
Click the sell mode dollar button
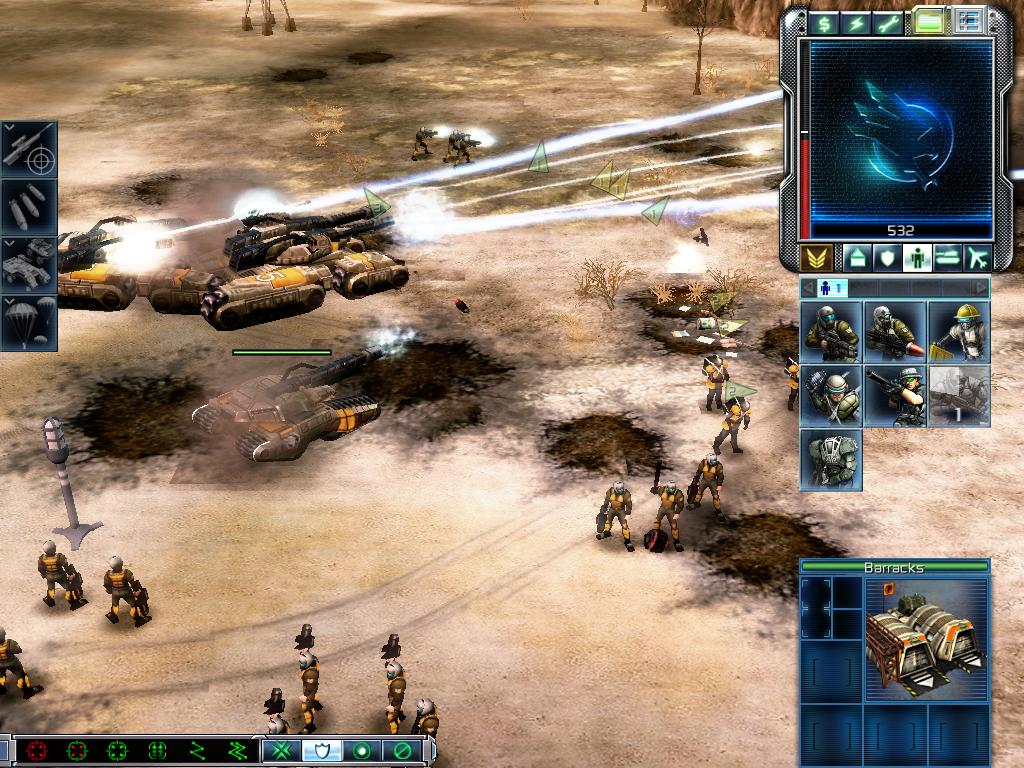pyautogui.click(x=824, y=24)
